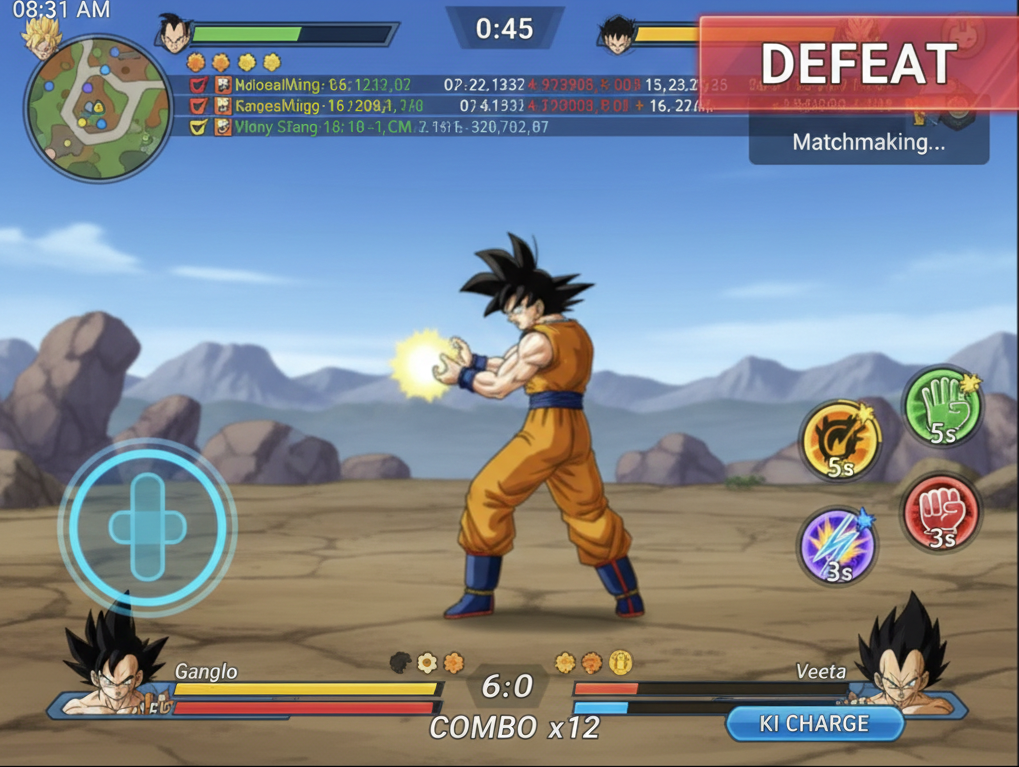
Task: Open the circular minimap
Action: 98,108
